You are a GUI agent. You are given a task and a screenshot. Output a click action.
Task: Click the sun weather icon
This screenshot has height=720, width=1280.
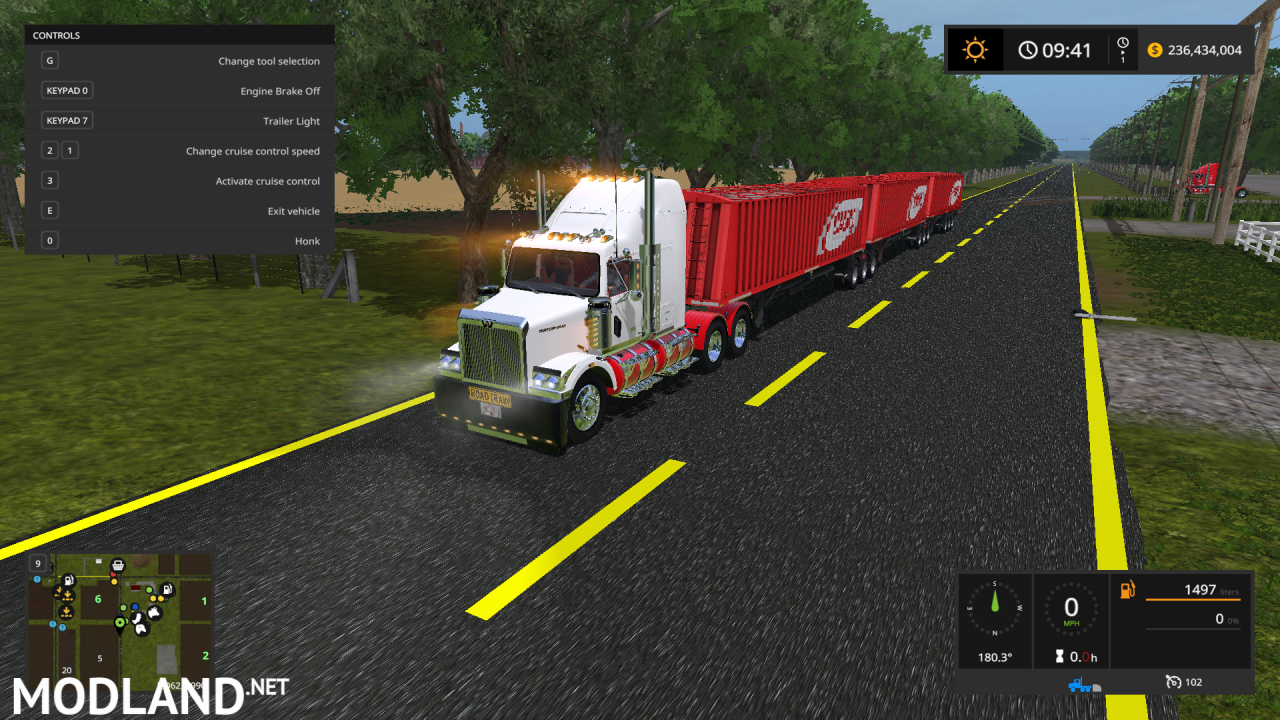point(973,50)
